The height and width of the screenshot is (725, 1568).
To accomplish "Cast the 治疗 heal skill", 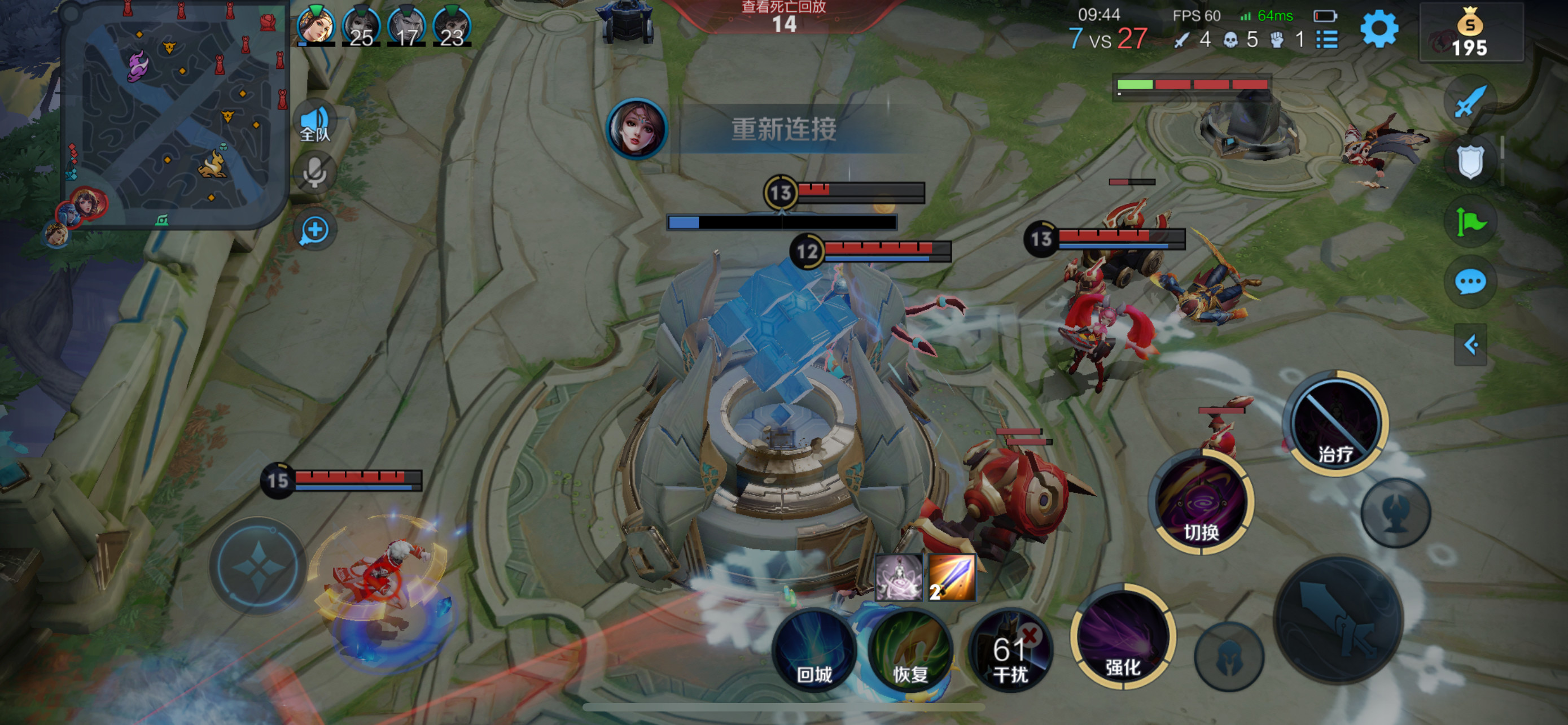I will (1335, 422).
